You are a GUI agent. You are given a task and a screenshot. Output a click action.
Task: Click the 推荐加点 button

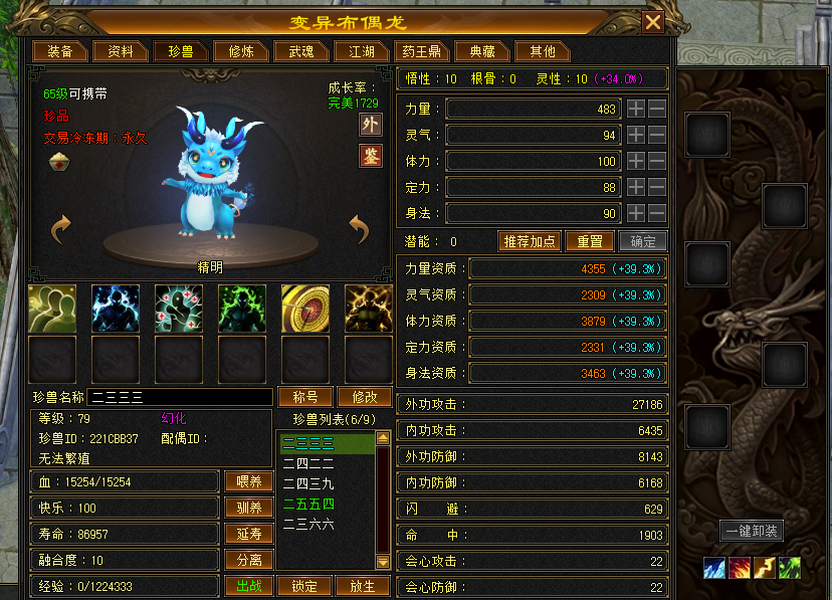click(x=529, y=242)
